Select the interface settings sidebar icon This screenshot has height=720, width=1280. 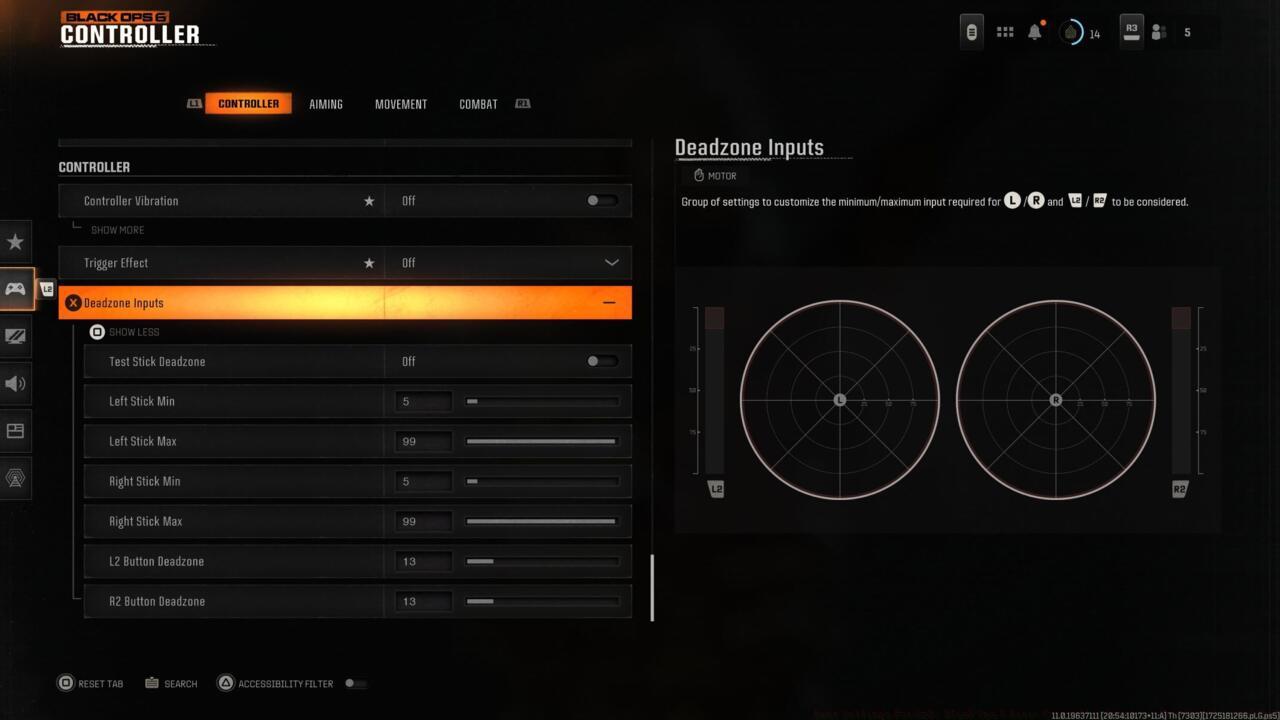15,430
